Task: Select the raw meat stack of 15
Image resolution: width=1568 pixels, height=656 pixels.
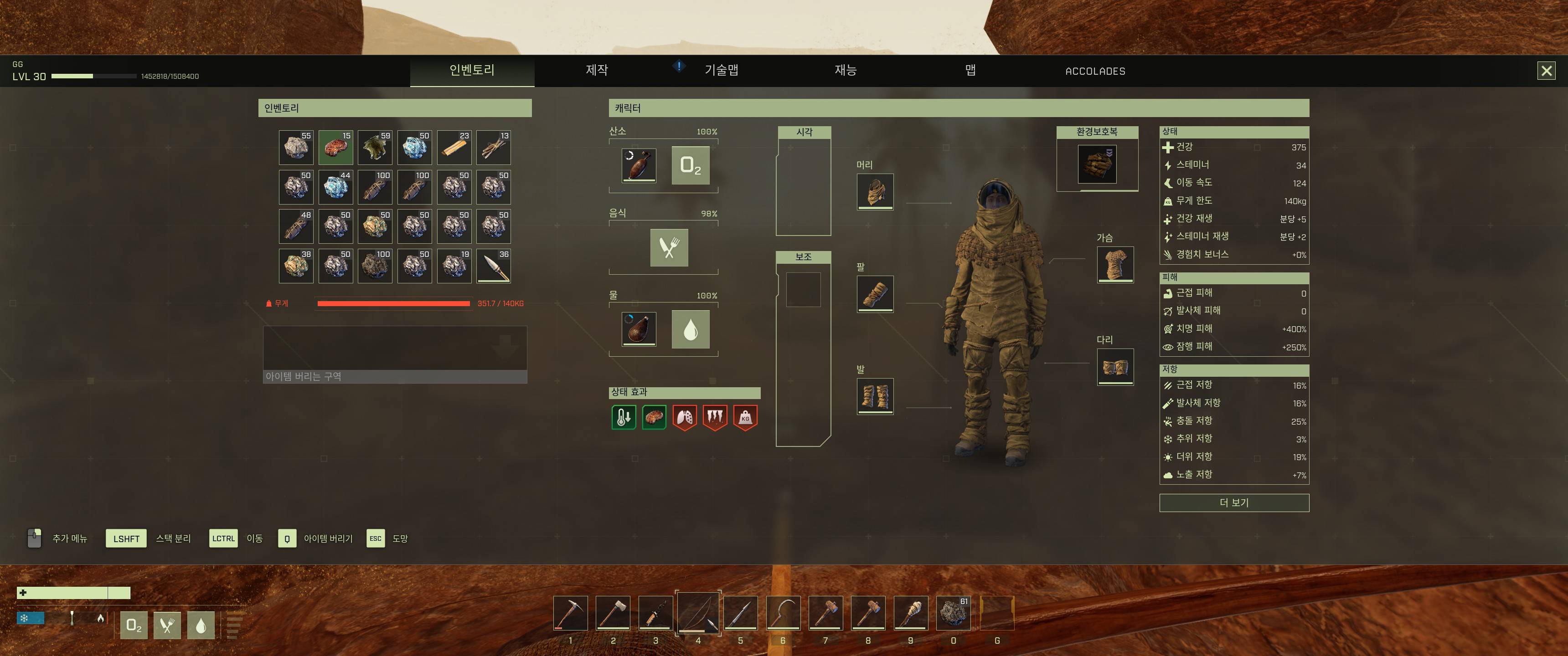Action: tap(335, 147)
